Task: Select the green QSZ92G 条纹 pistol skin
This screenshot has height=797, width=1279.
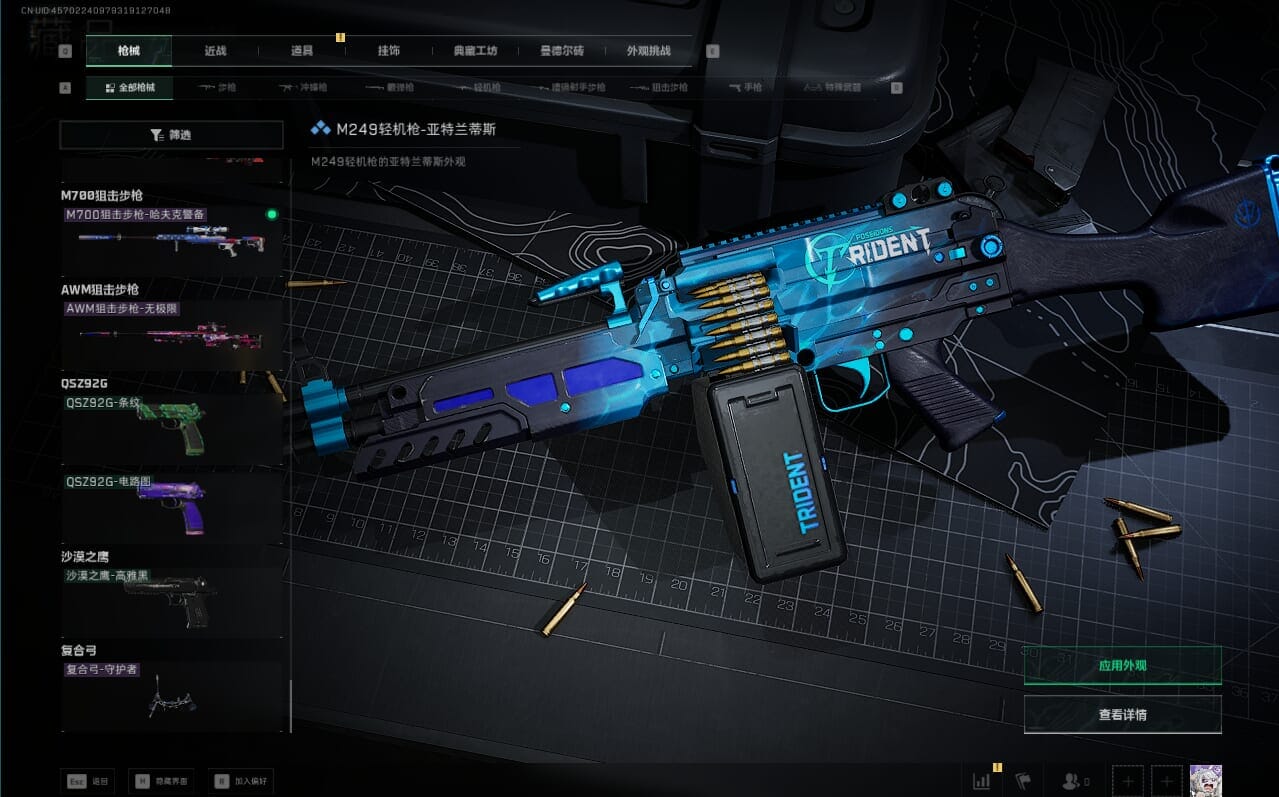Action: pos(170,428)
